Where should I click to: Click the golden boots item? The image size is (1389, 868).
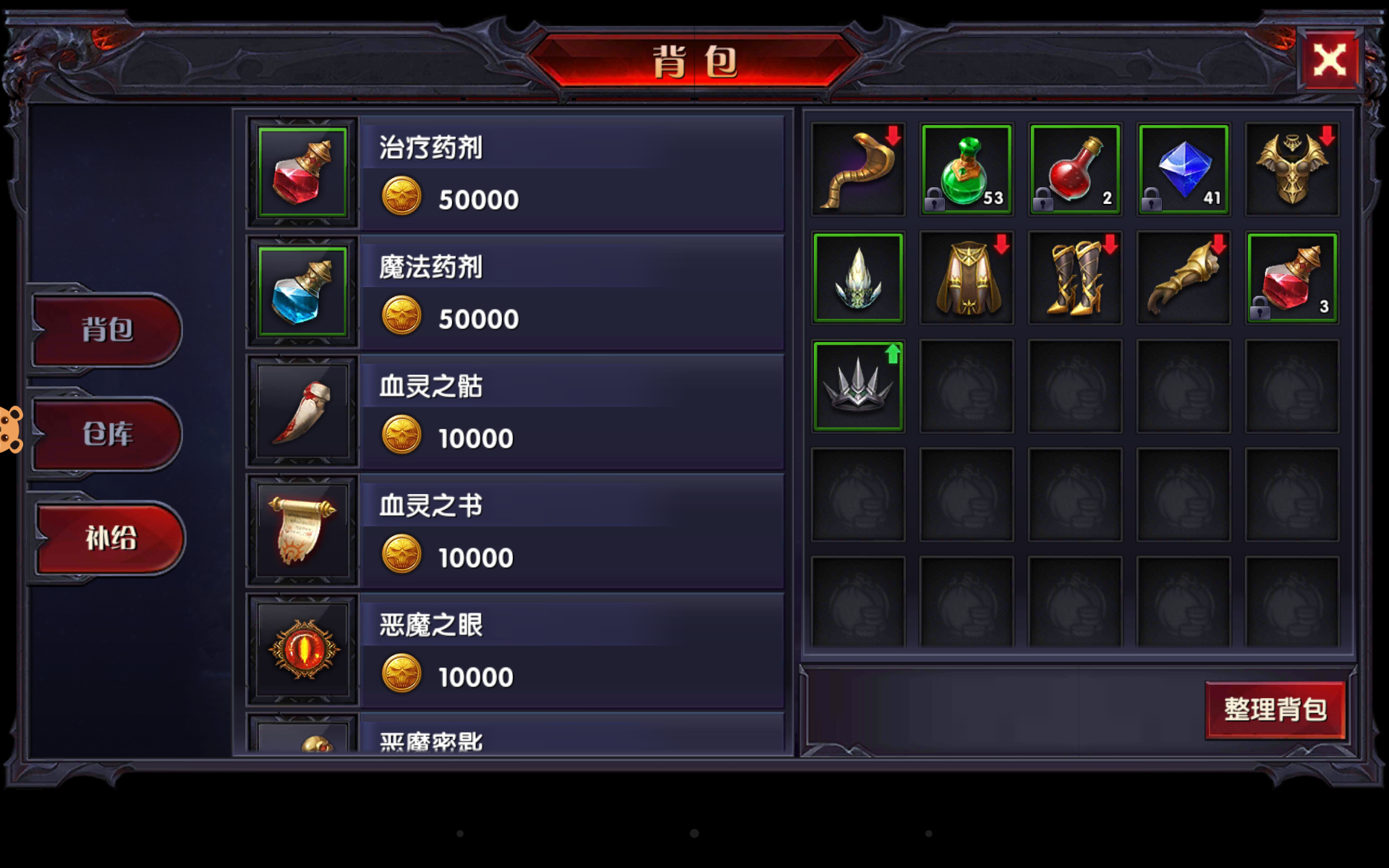click(1075, 278)
